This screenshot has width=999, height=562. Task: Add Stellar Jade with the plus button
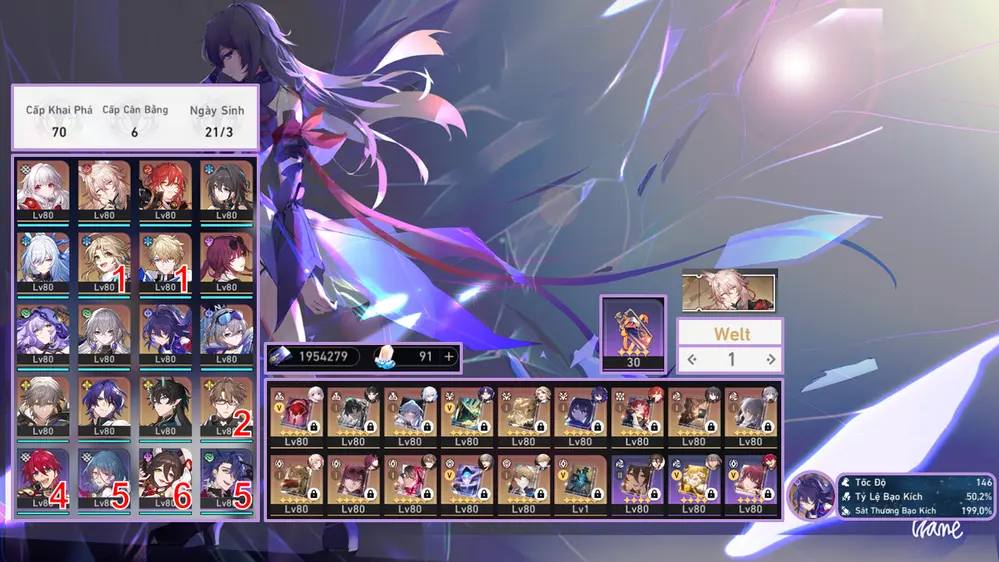449,357
